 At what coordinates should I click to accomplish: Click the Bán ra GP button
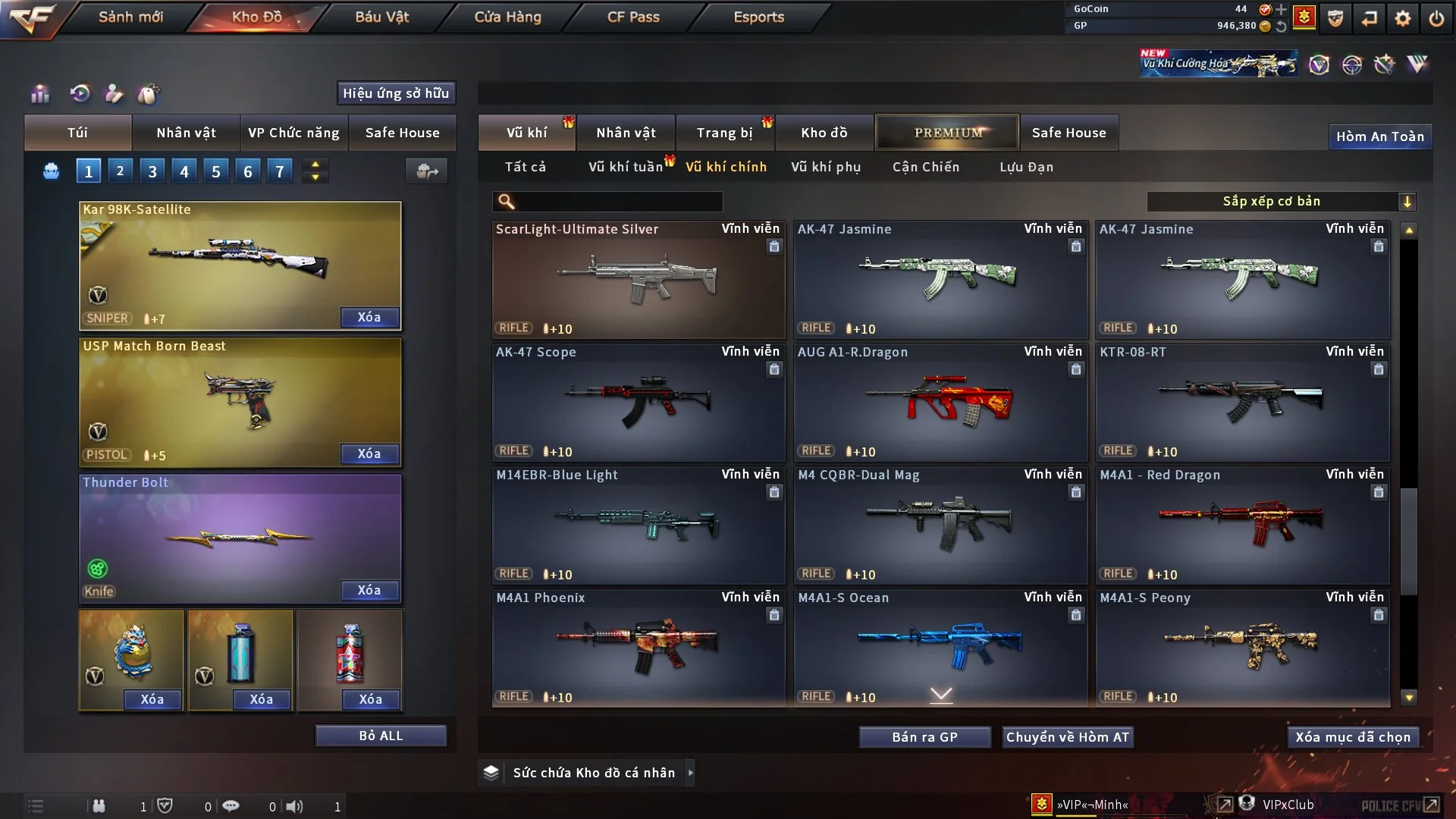(x=924, y=737)
